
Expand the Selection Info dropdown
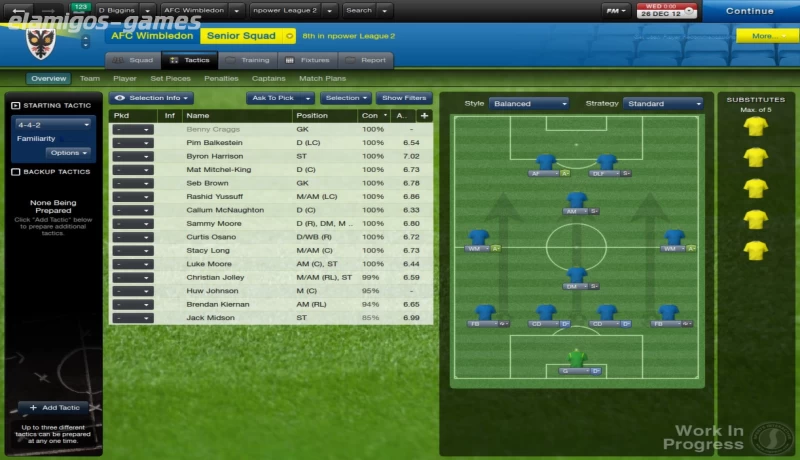point(152,98)
